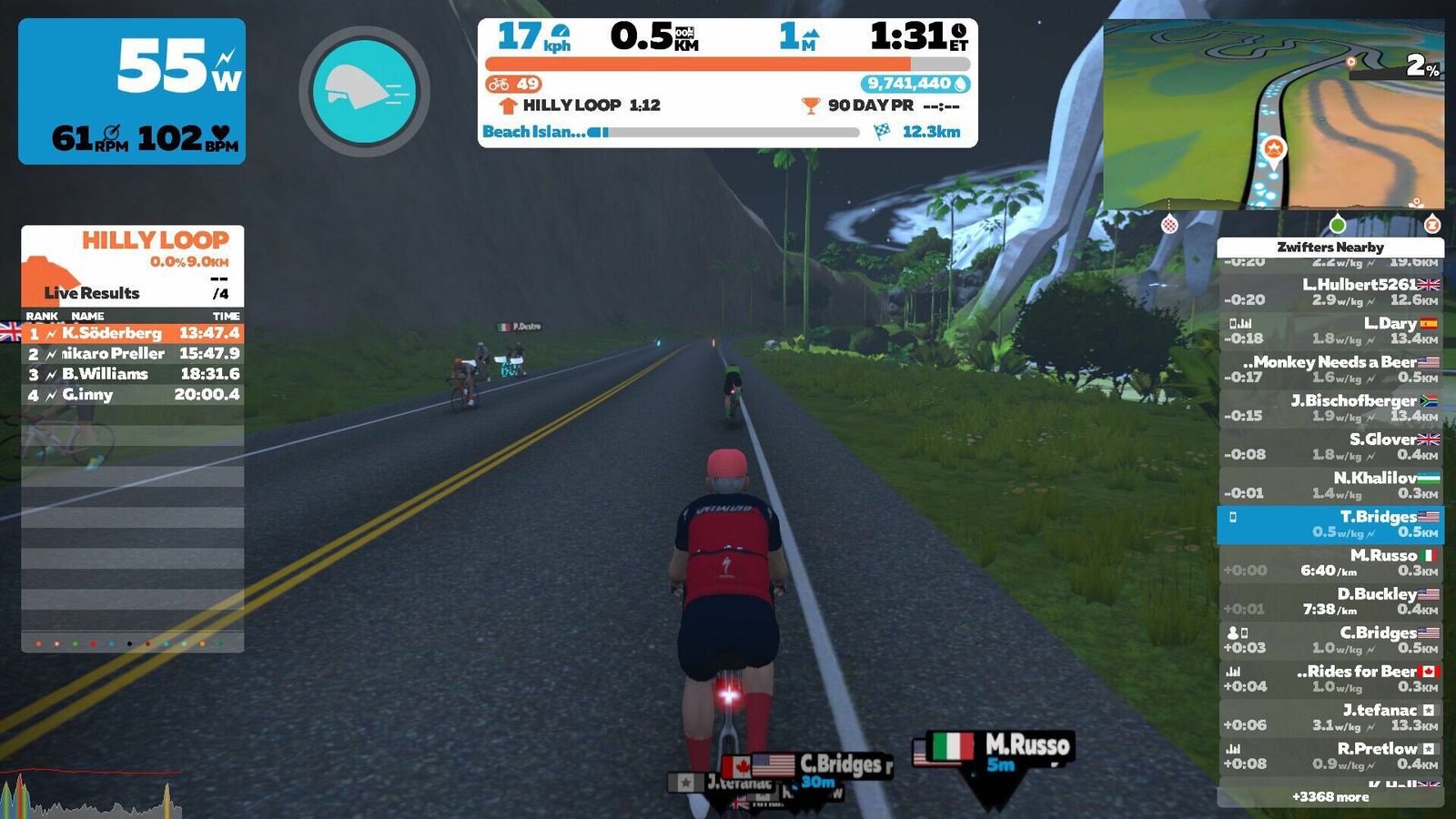Show the +3368 more riders
The image size is (1456, 819).
tap(1330, 797)
